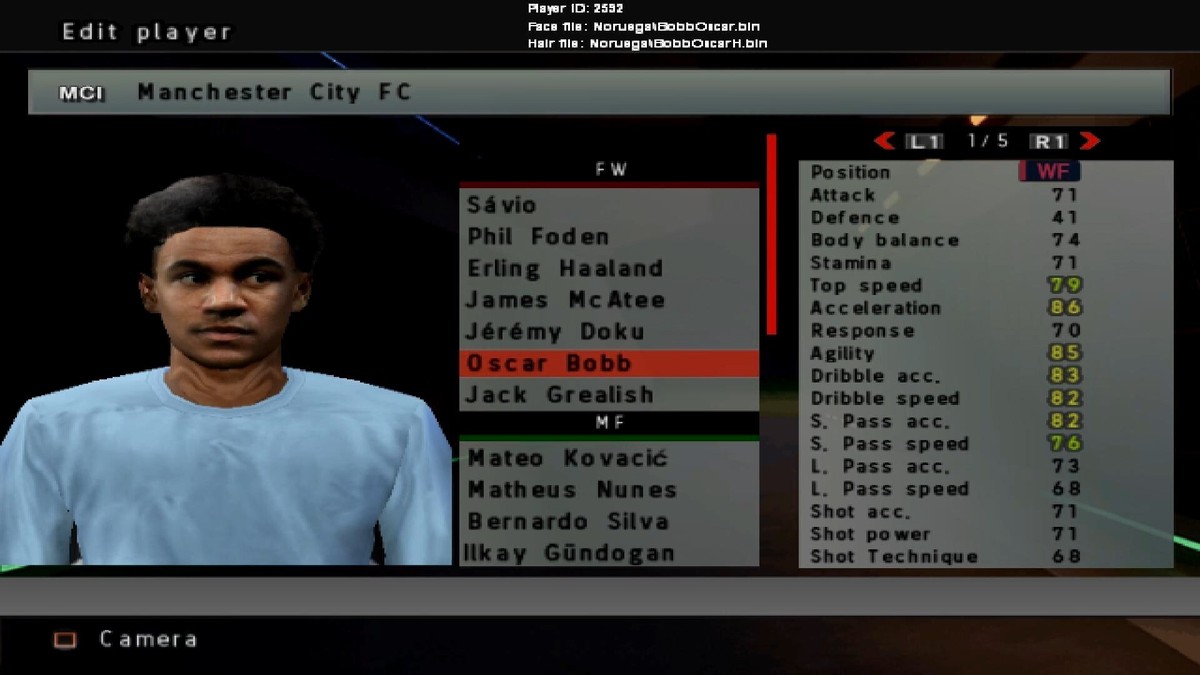
Task: Go to next stats page with right arrow
Action: click(x=1090, y=141)
